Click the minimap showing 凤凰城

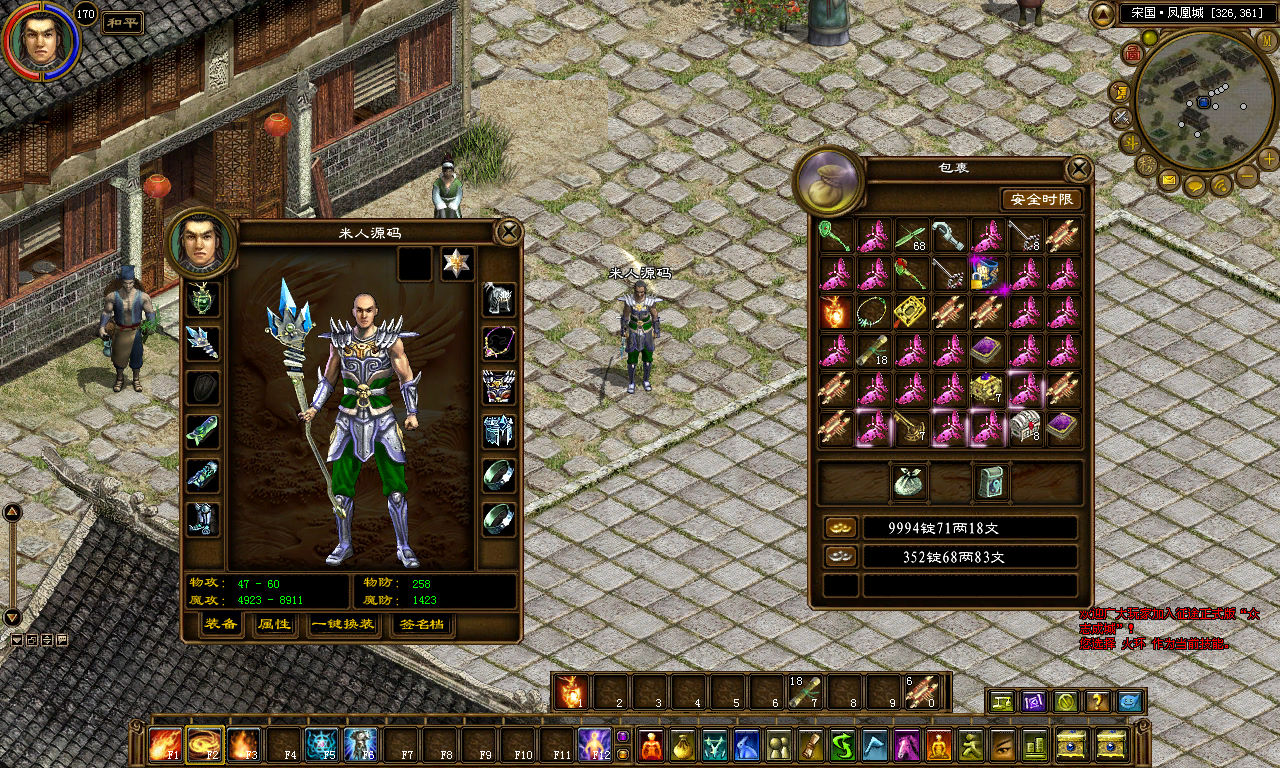tap(1203, 100)
